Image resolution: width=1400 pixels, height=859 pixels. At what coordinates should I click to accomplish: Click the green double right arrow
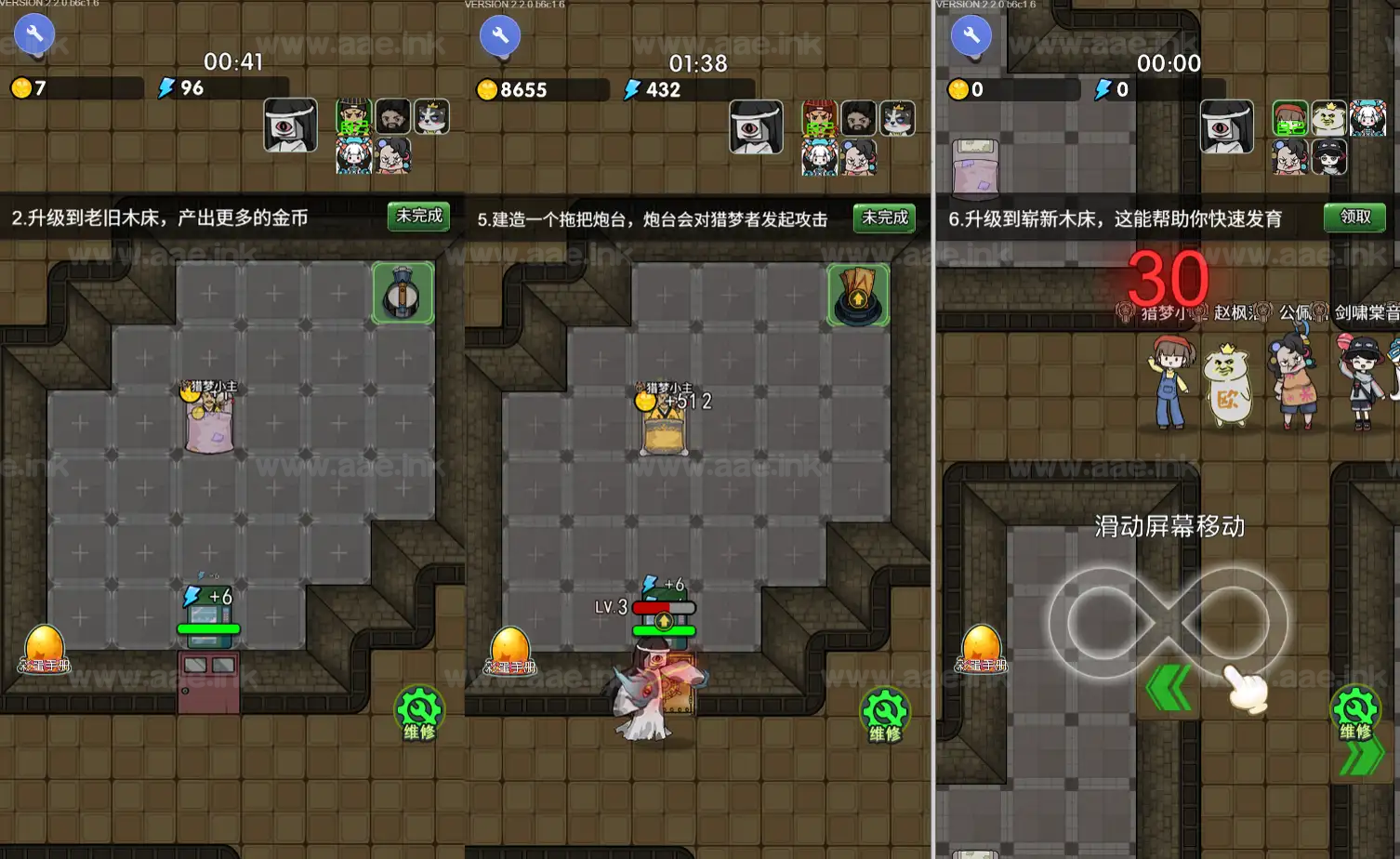point(1361,758)
